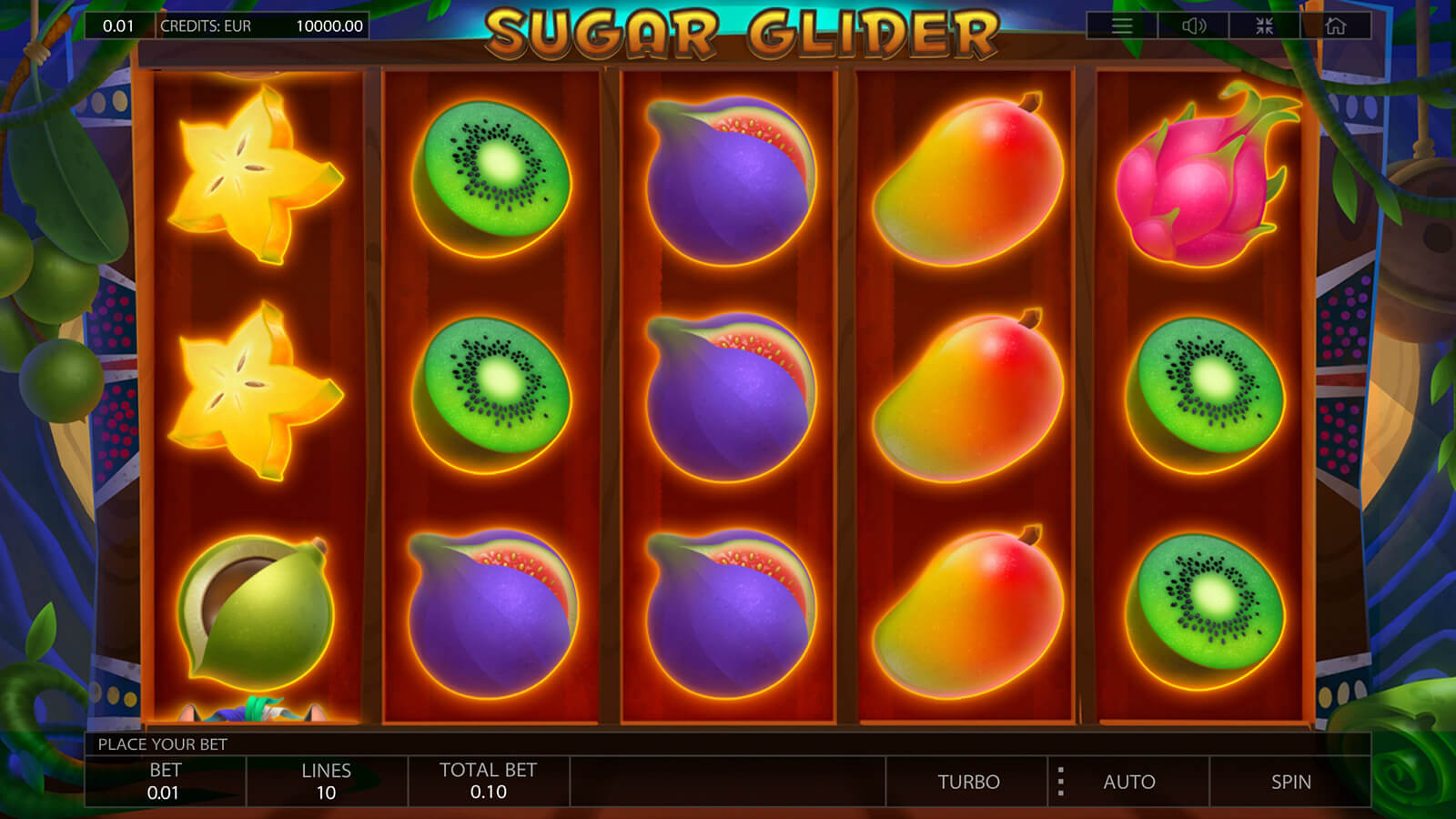This screenshot has width=1456, height=819.
Task: Go to the home lobby
Action: coord(1335,25)
